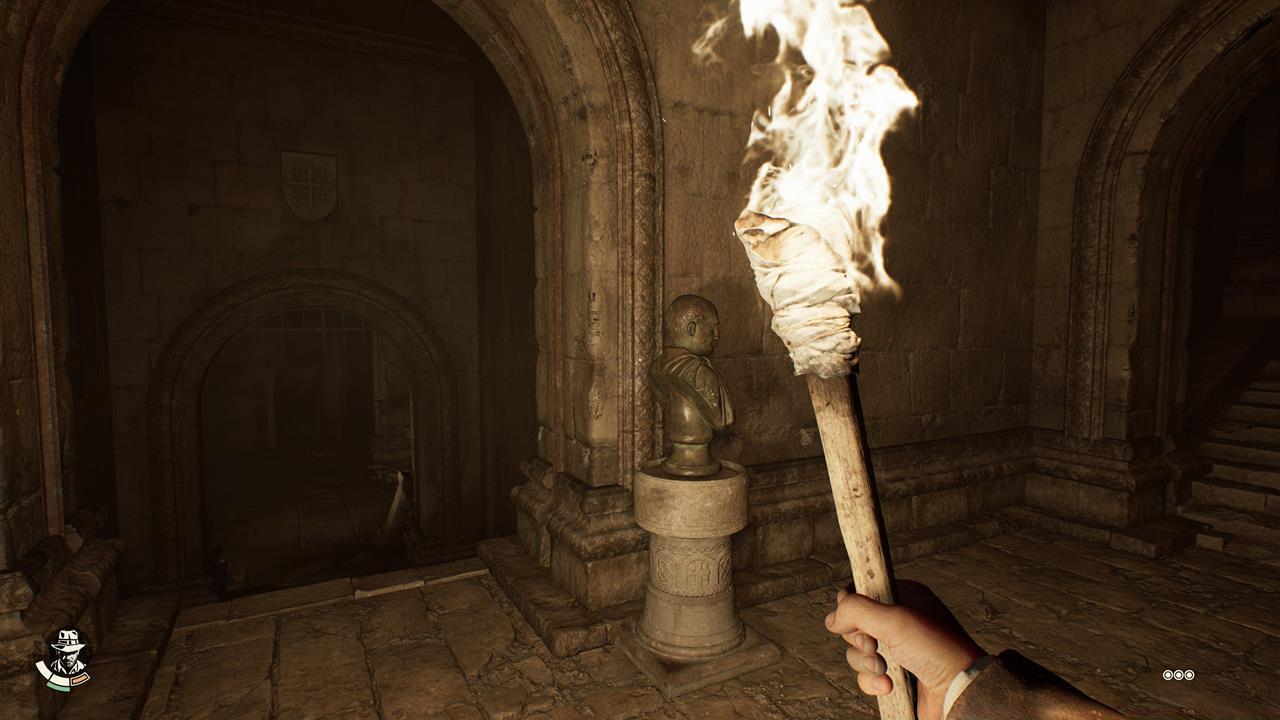Click the Indiana Jones portrait HUD icon

click(69, 655)
